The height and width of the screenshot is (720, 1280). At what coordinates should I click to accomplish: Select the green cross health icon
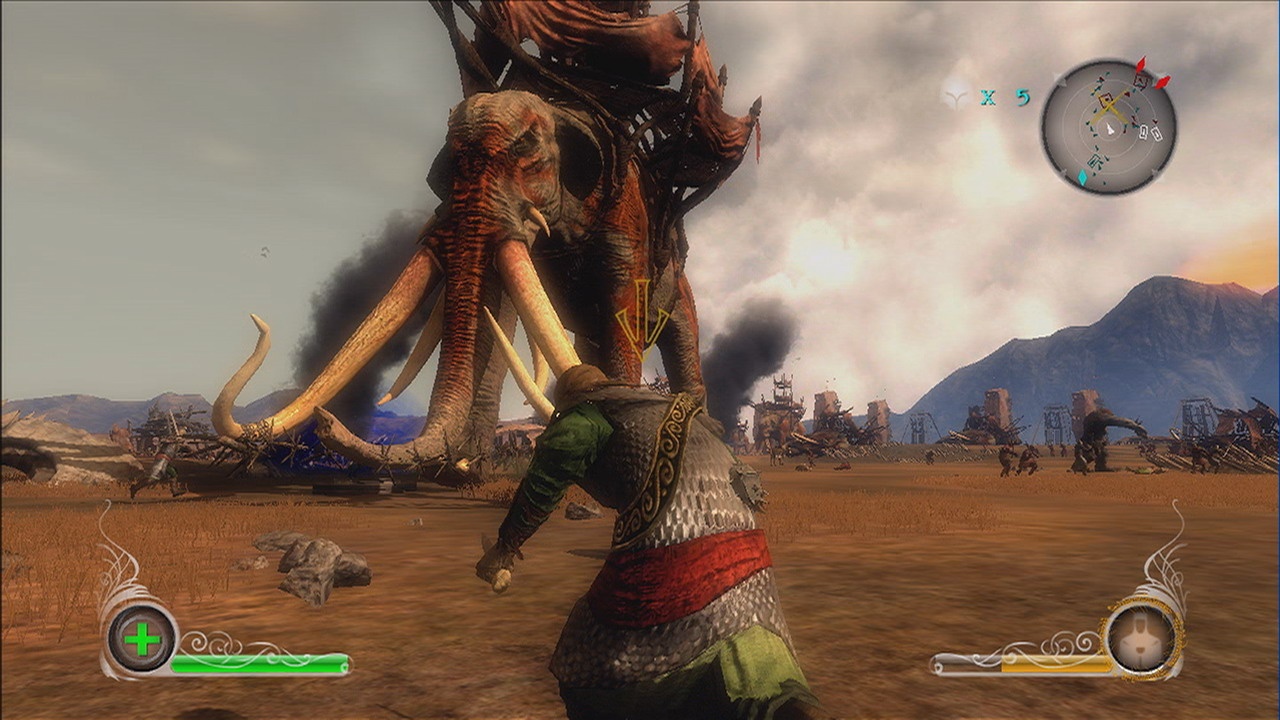pyautogui.click(x=142, y=639)
